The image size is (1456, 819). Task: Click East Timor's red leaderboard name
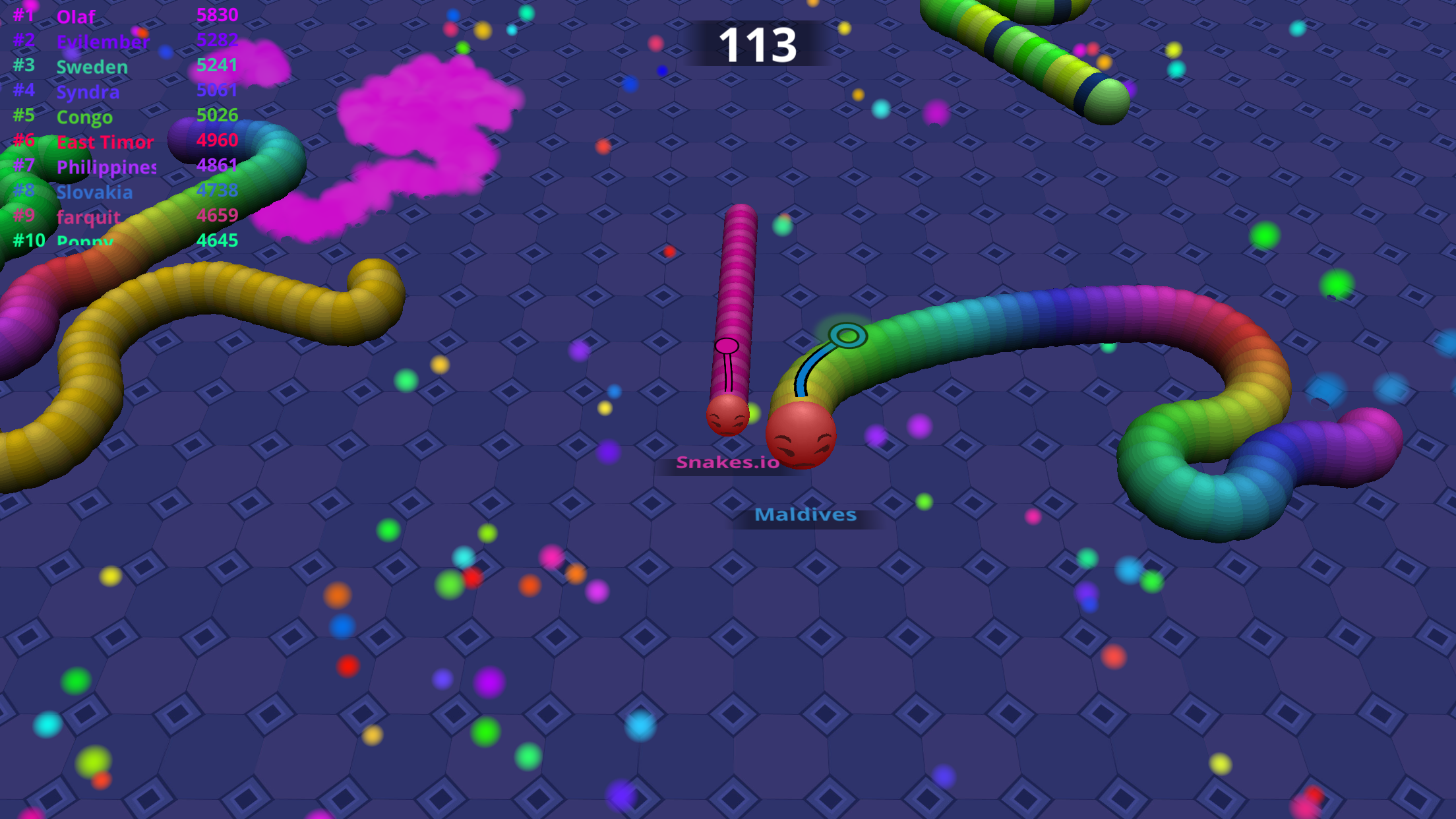point(104,142)
